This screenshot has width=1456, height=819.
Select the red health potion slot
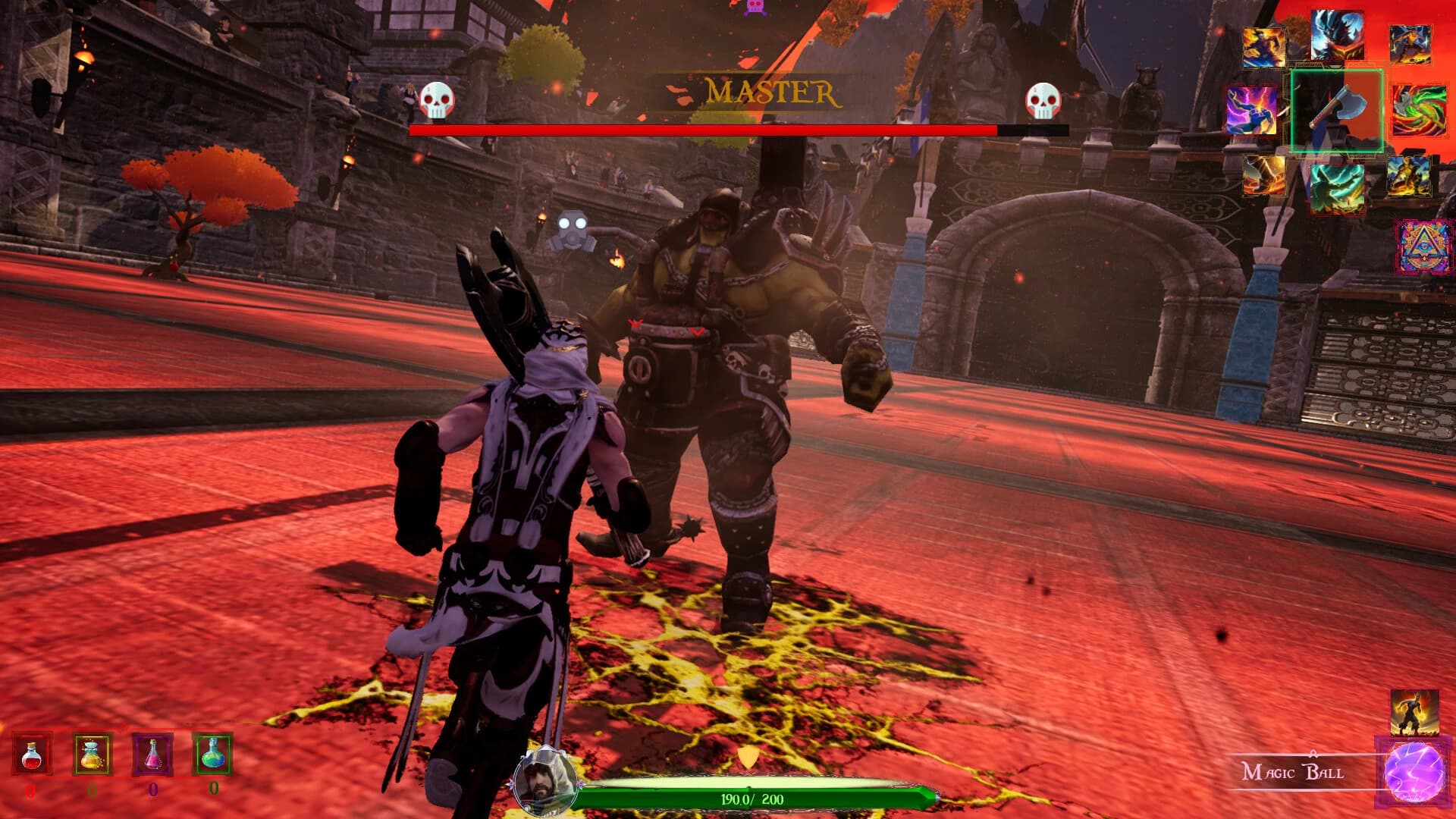(32, 754)
